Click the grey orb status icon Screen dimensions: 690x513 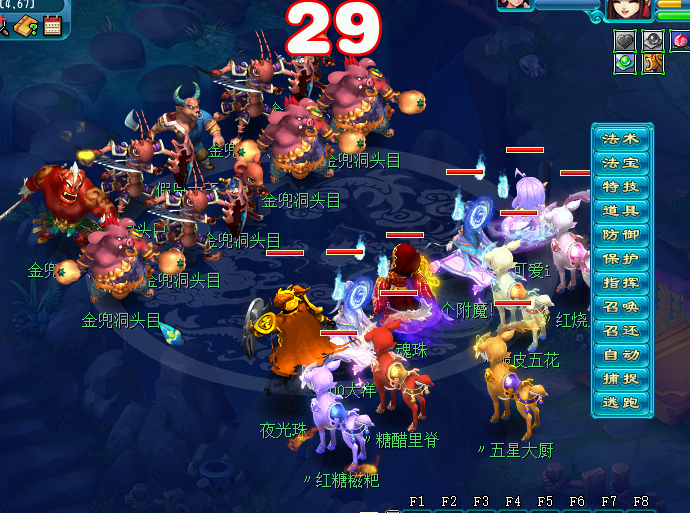pos(652,40)
